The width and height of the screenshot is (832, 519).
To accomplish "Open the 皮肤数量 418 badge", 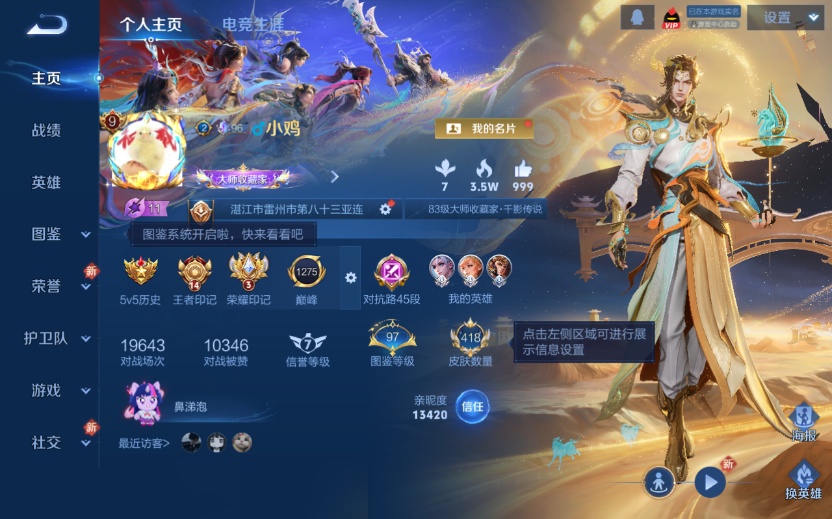I will point(470,345).
